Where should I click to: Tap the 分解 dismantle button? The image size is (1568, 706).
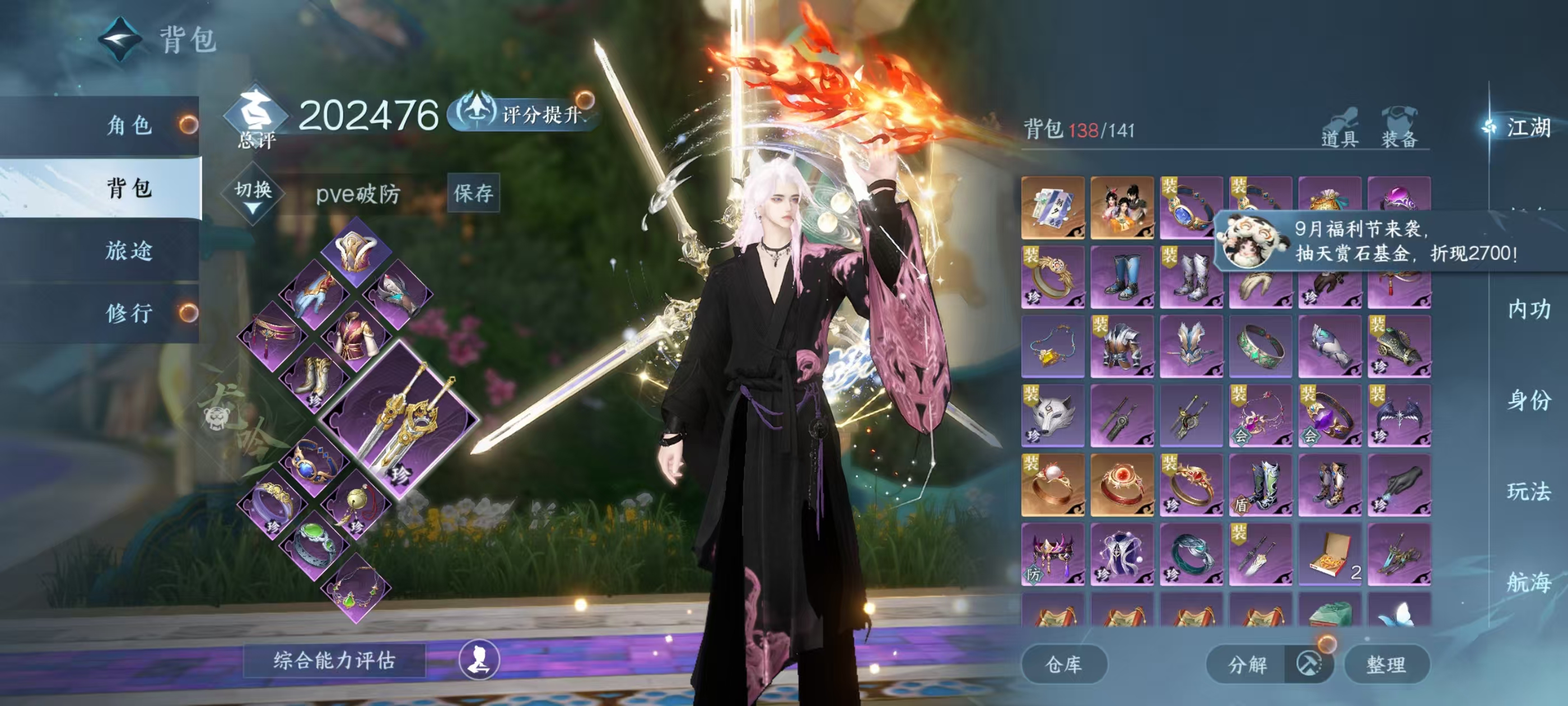tap(1247, 664)
